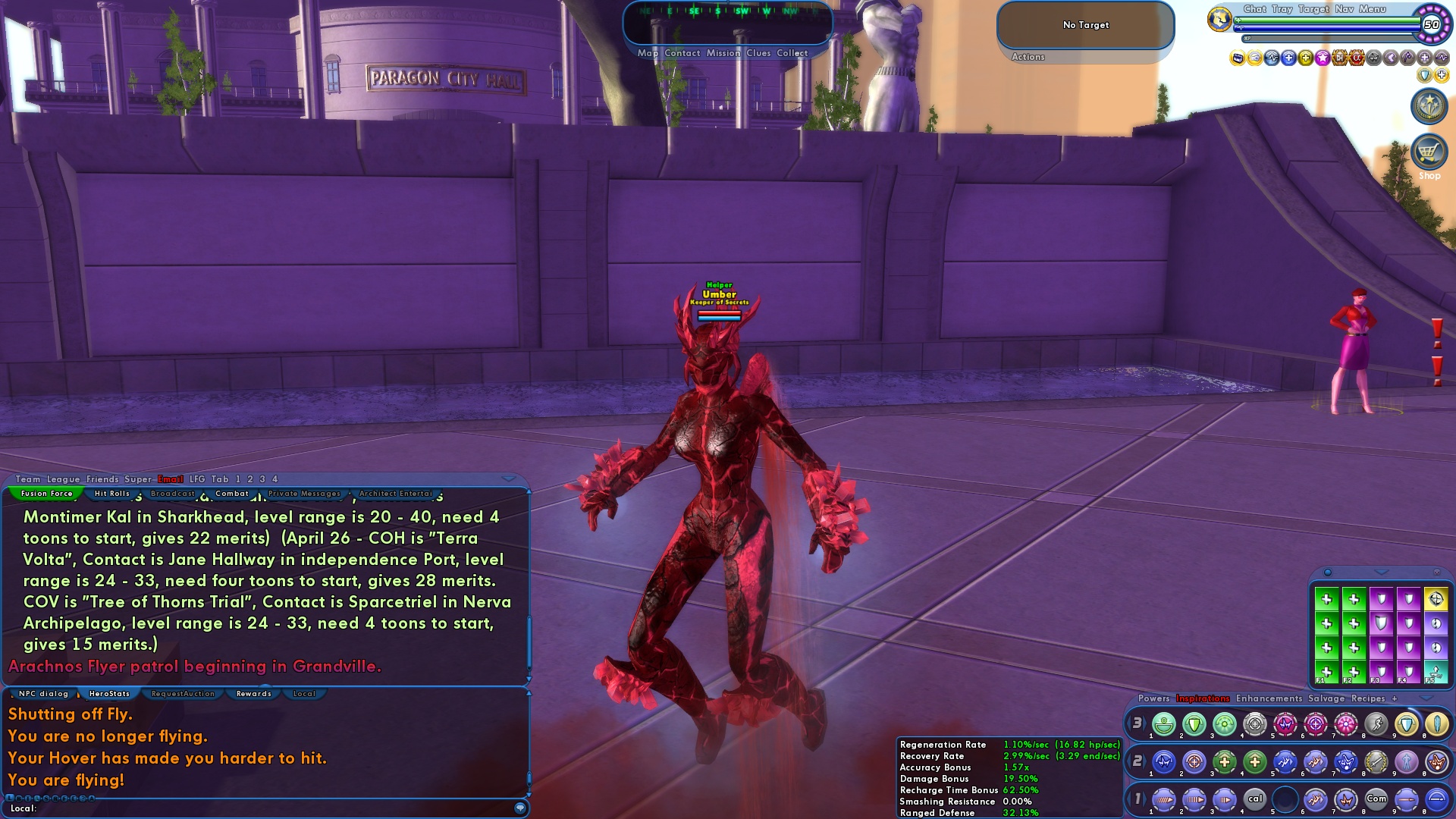Viewport: 1456px width, 819px height.
Task: Use the green healing inspiration in slot 1
Action: [1163, 725]
